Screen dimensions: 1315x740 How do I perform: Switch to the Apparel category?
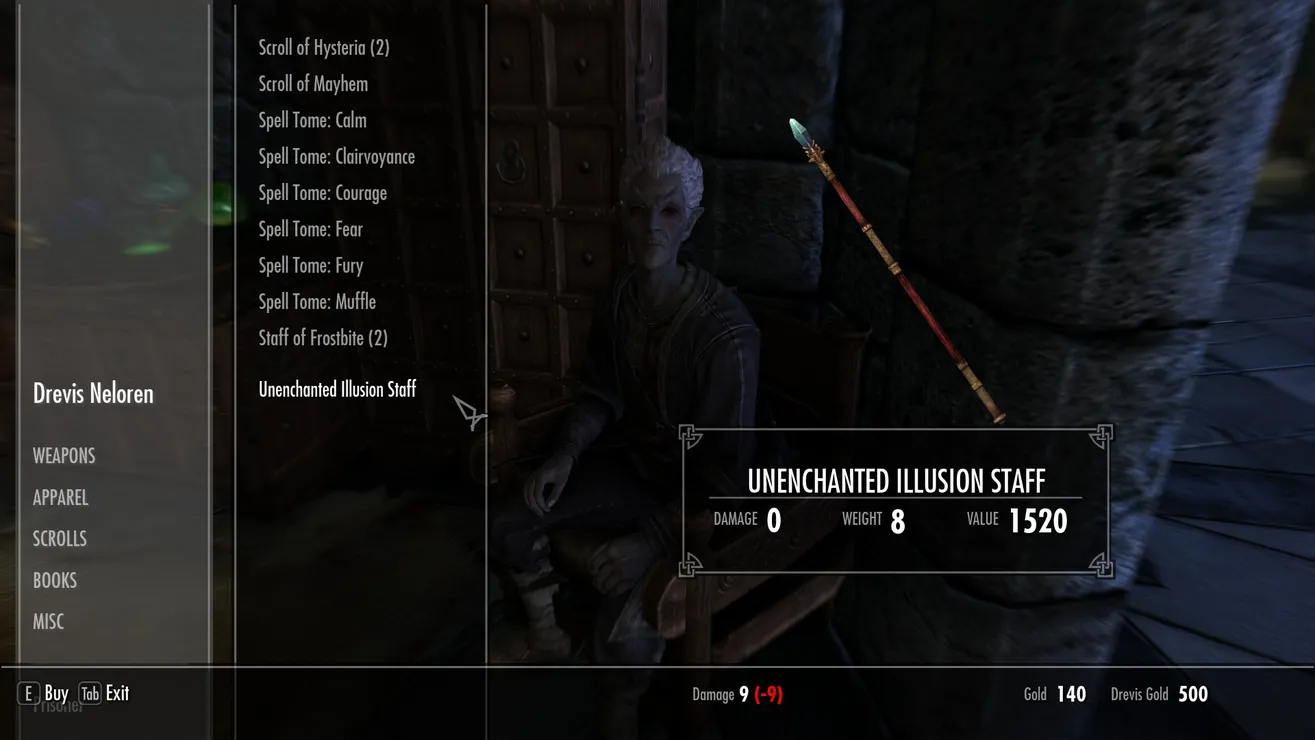(x=60, y=498)
